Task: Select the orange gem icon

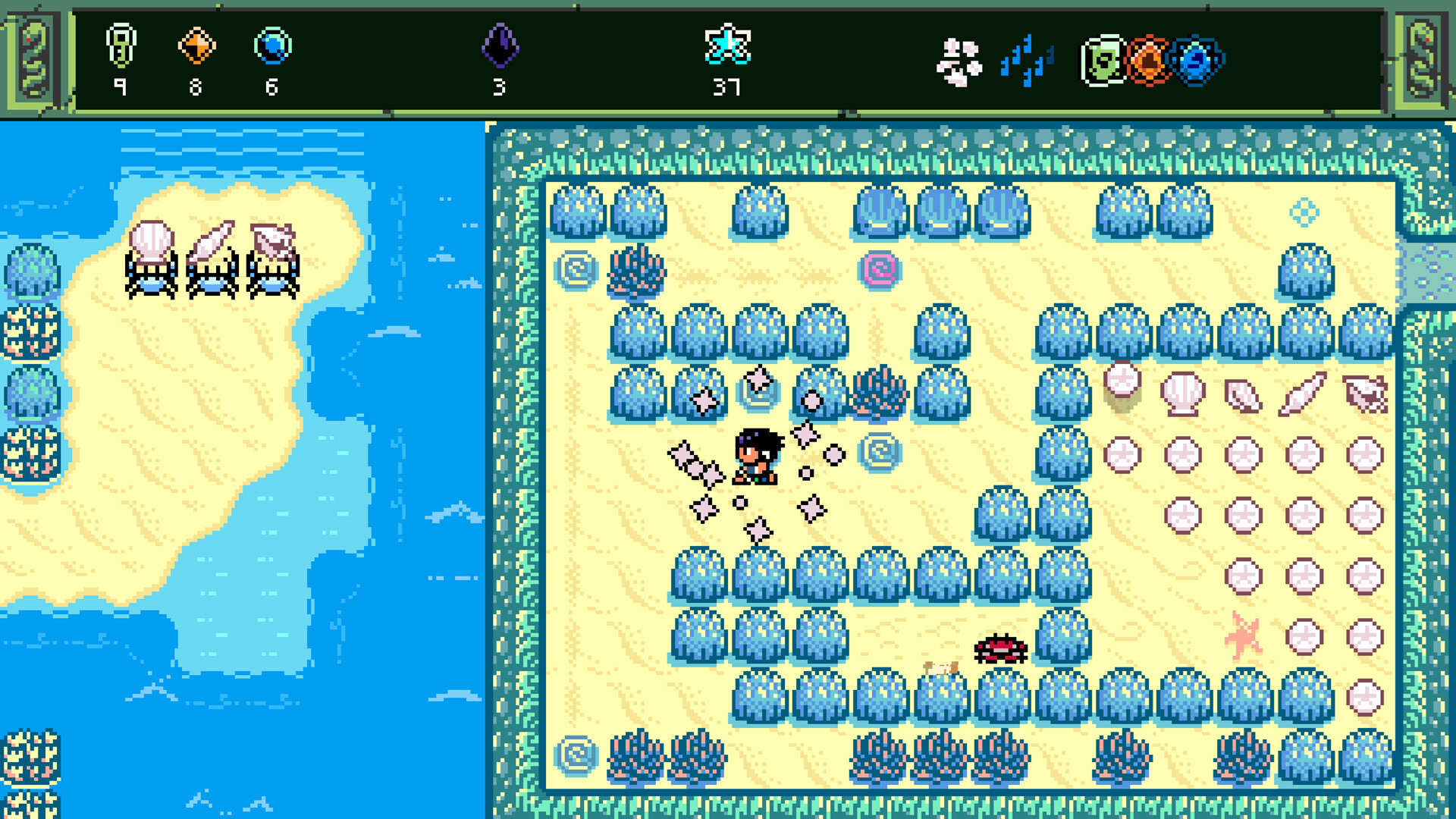Action: click(196, 45)
